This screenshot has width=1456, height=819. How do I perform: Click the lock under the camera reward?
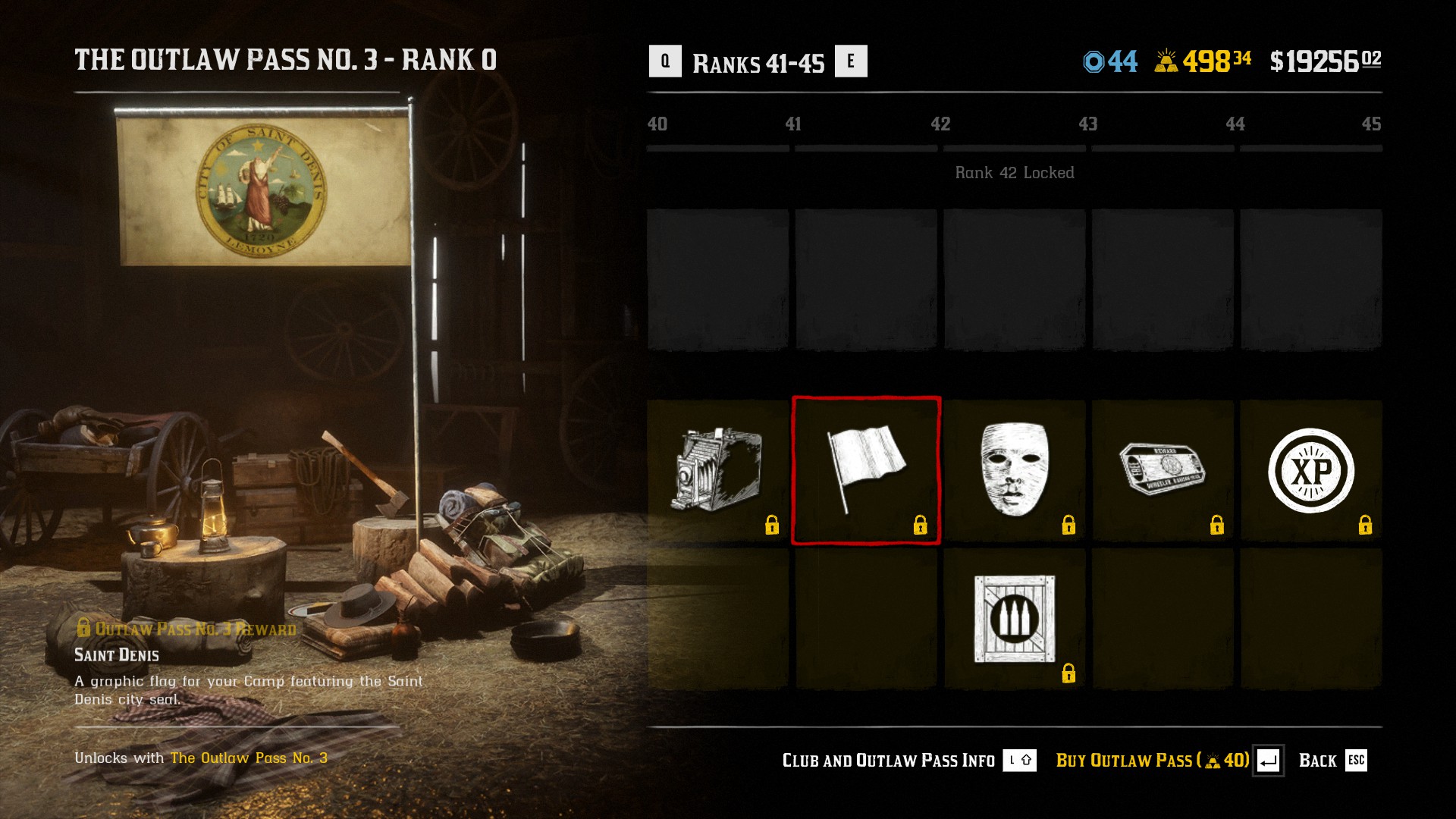[772, 524]
